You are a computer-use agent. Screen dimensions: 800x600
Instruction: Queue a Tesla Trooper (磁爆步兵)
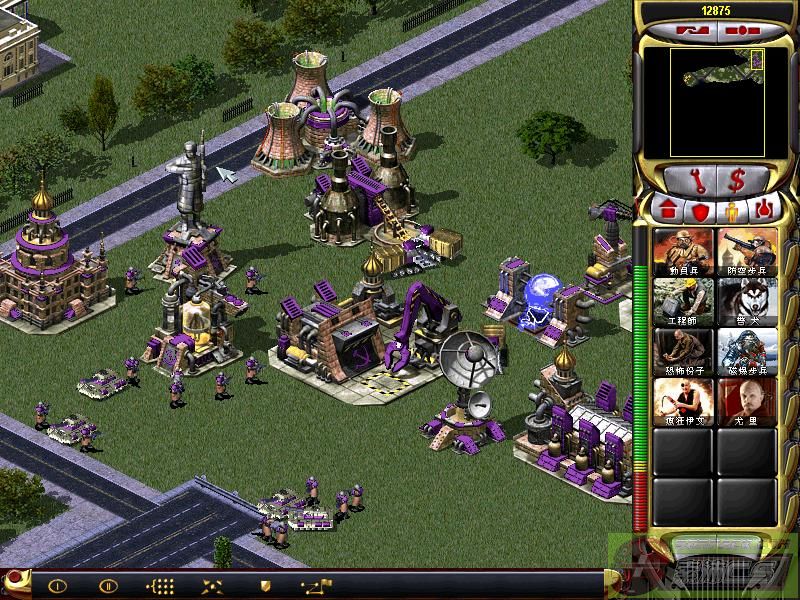(x=746, y=350)
